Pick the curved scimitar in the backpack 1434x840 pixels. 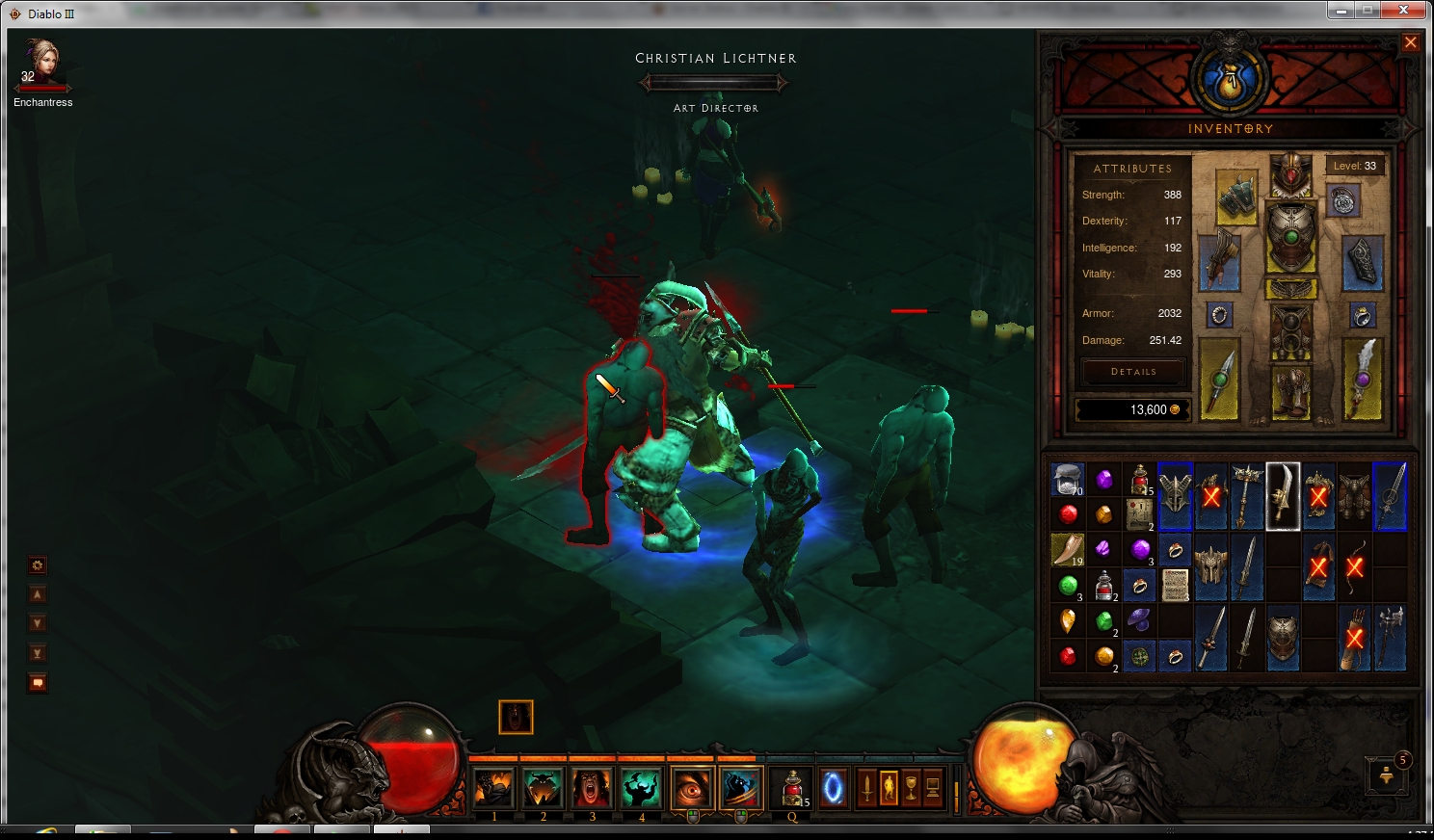click(x=1283, y=495)
